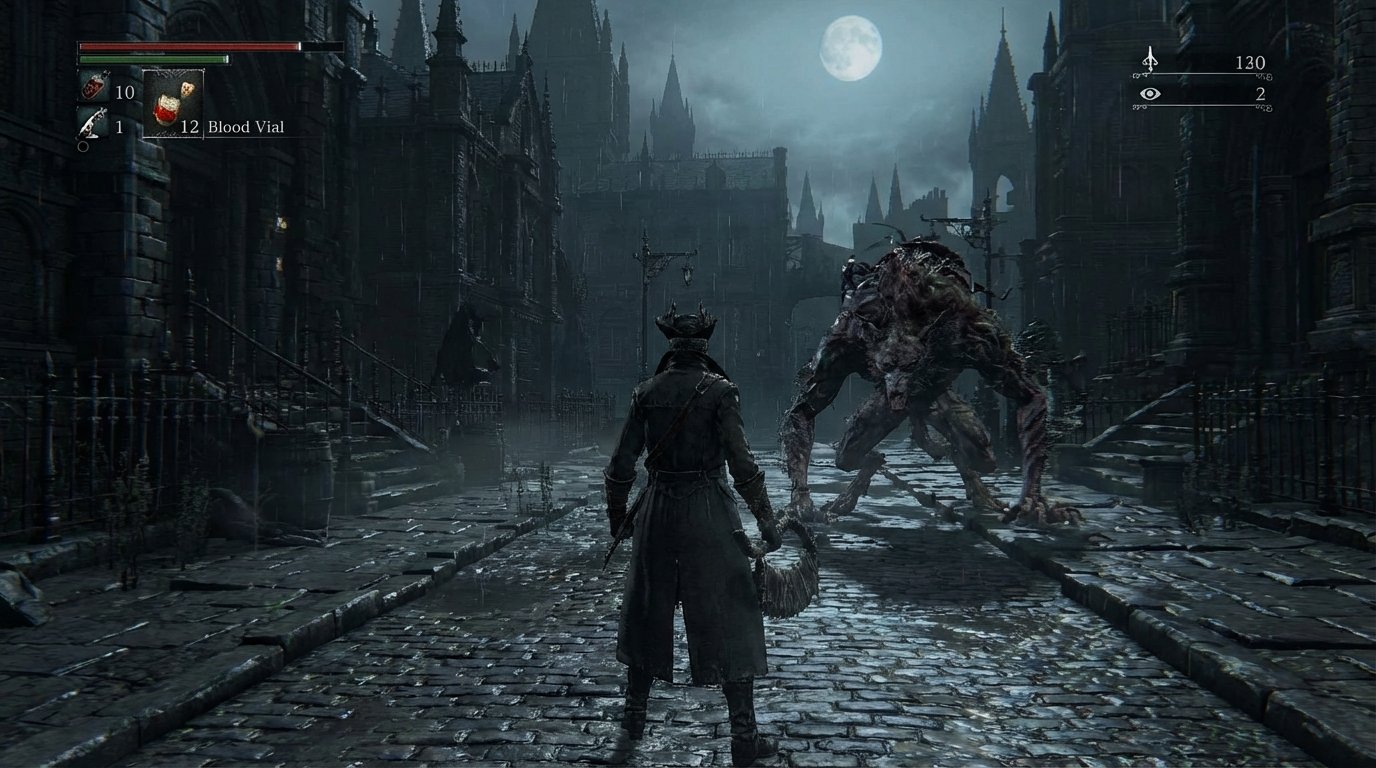Click the empty circle below the bullets counter
The image size is (1376, 768).
click(81, 147)
